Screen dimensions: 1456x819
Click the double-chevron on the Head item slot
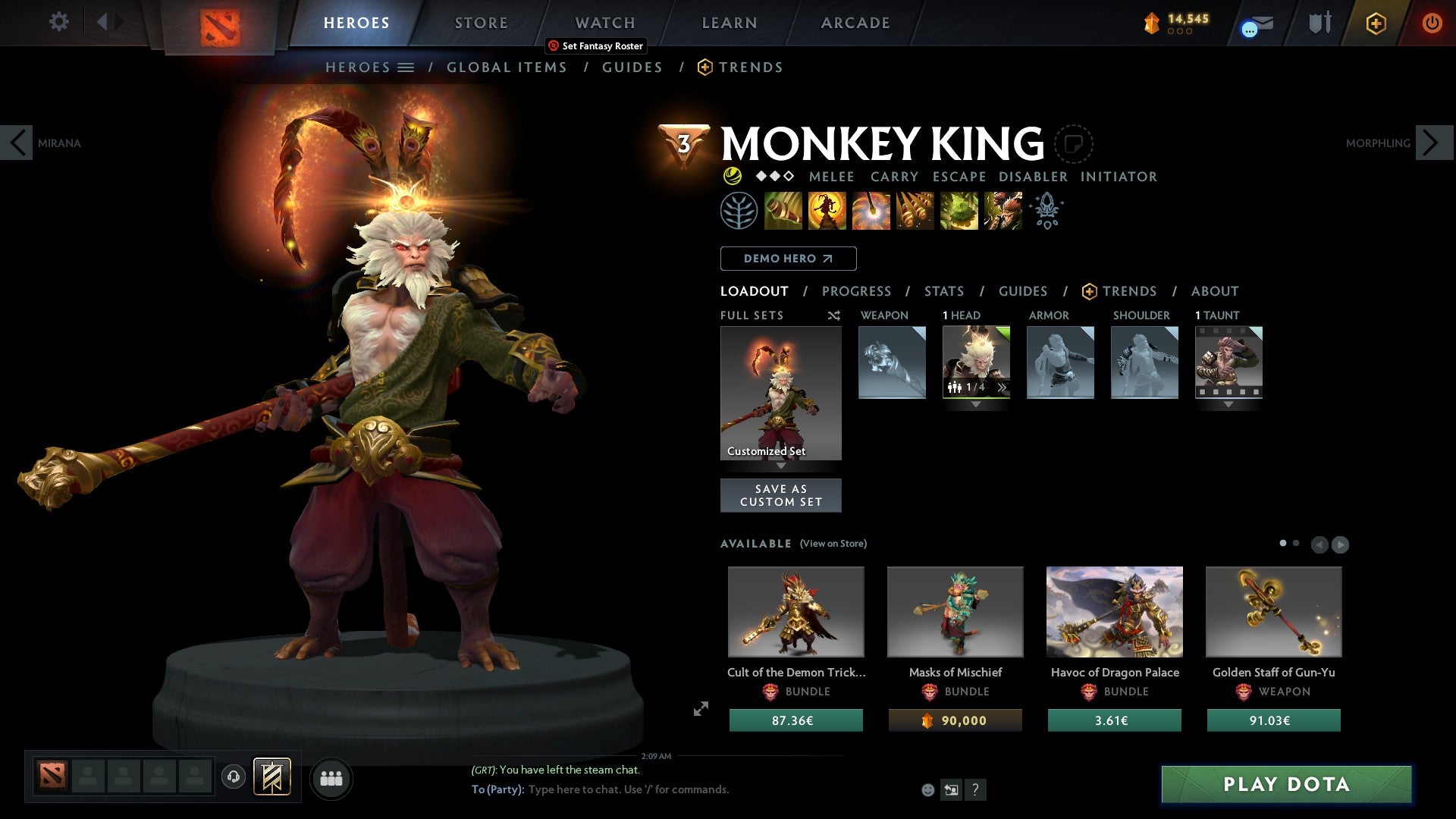[1003, 386]
